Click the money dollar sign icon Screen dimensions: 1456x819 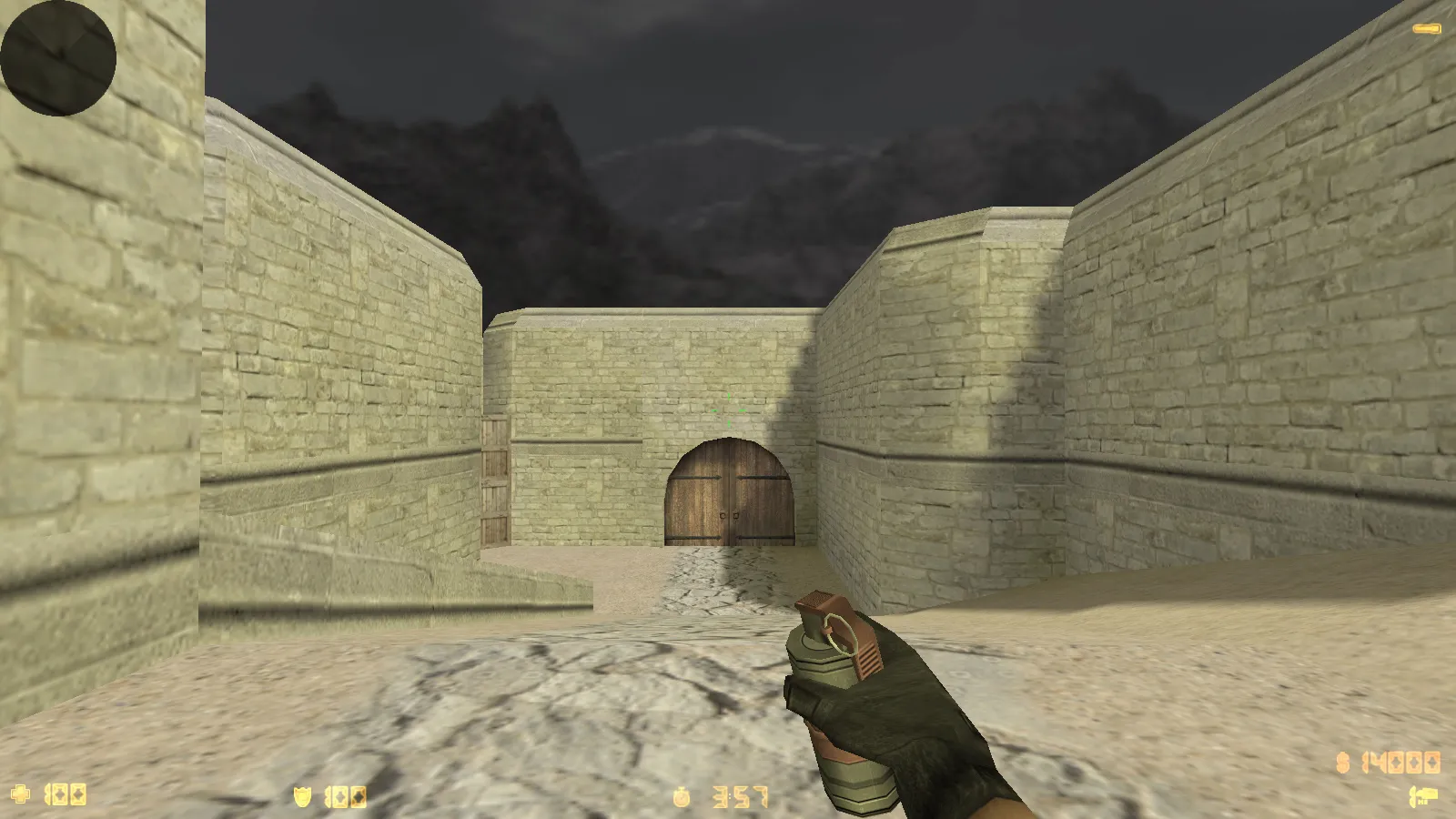point(1342,763)
